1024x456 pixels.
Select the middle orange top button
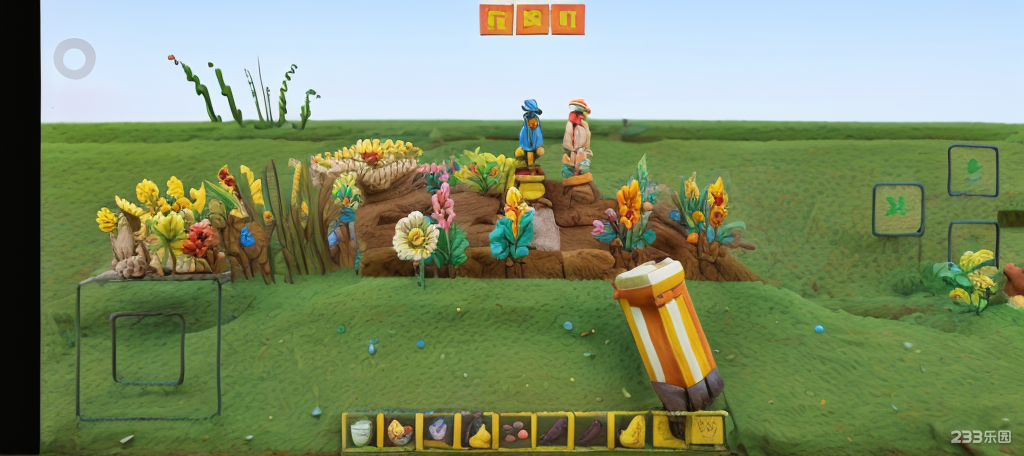point(532,19)
